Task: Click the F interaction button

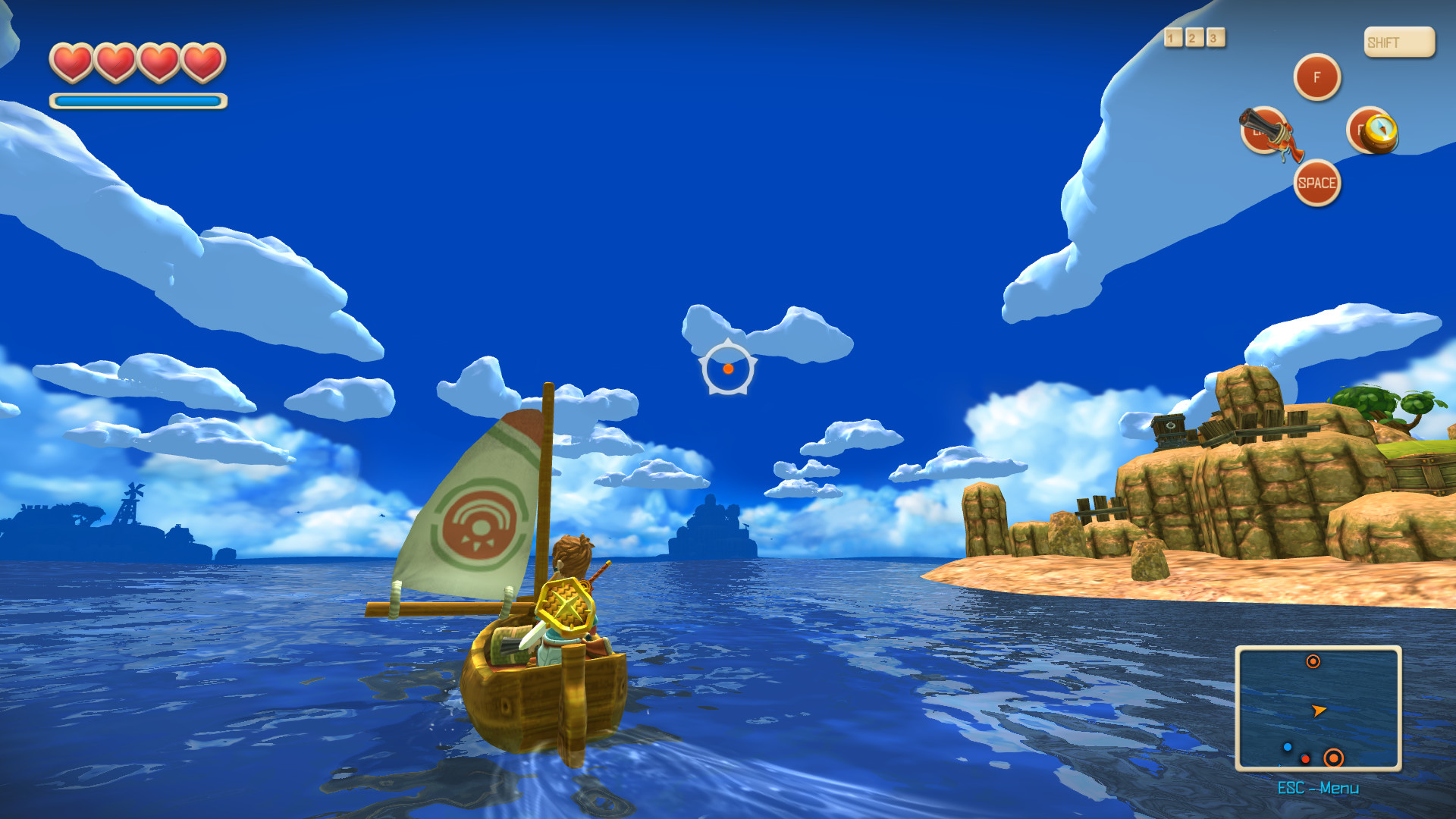Action: pos(1316,77)
